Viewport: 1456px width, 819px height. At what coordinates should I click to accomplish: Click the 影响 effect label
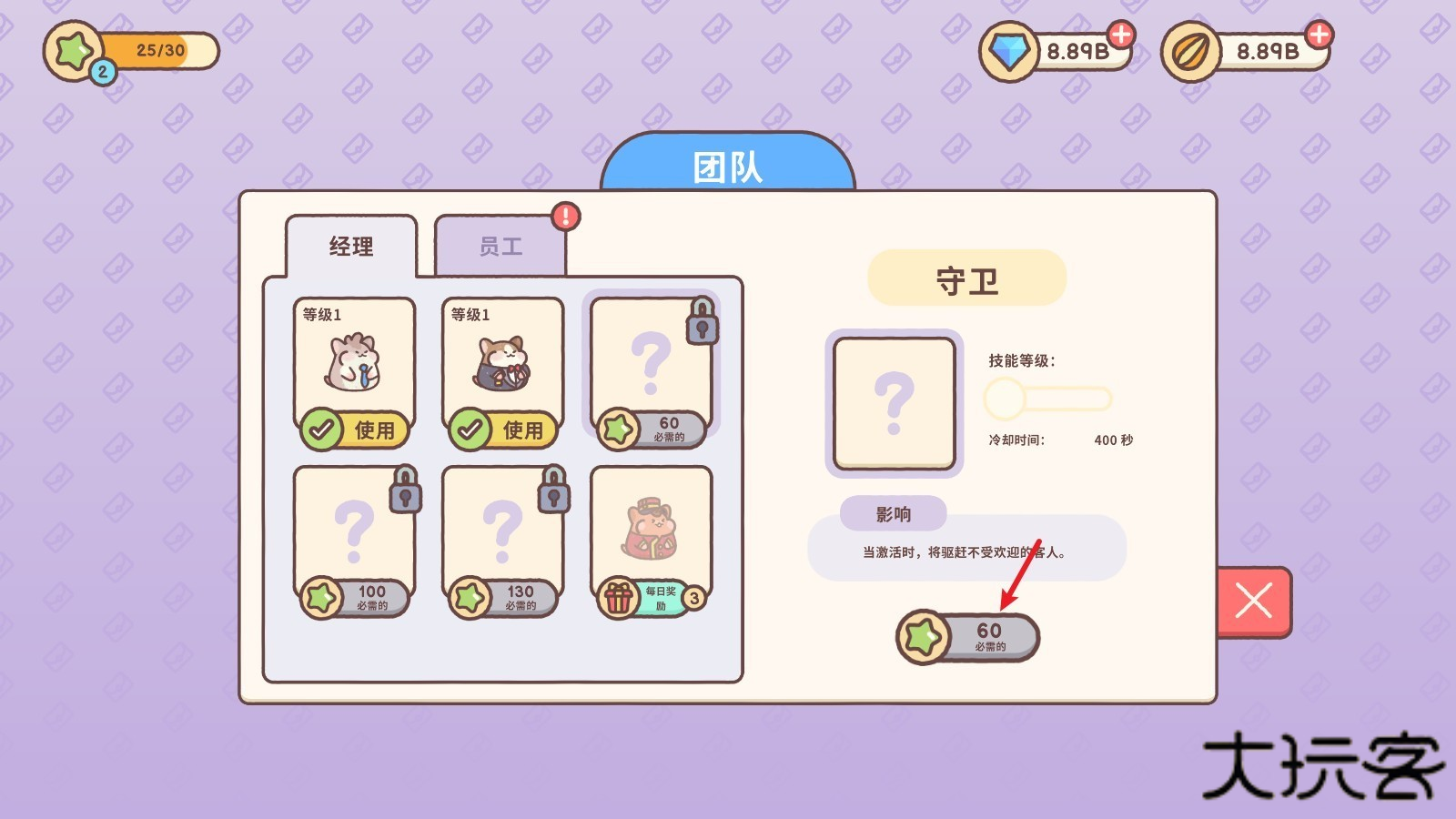coord(895,514)
